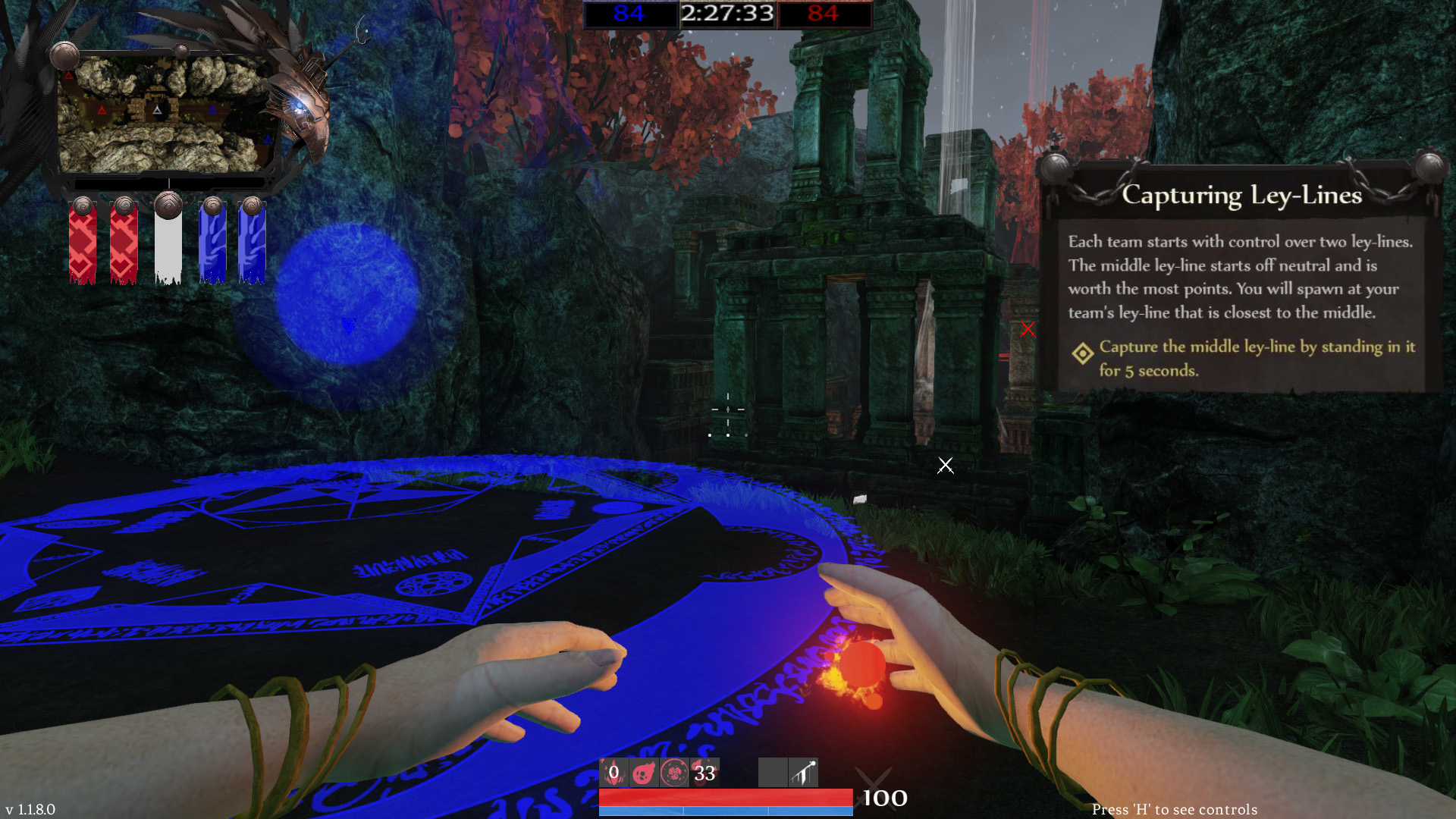Select the white staff weapon icon
The image size is (1456, 819).
(803, 773)
